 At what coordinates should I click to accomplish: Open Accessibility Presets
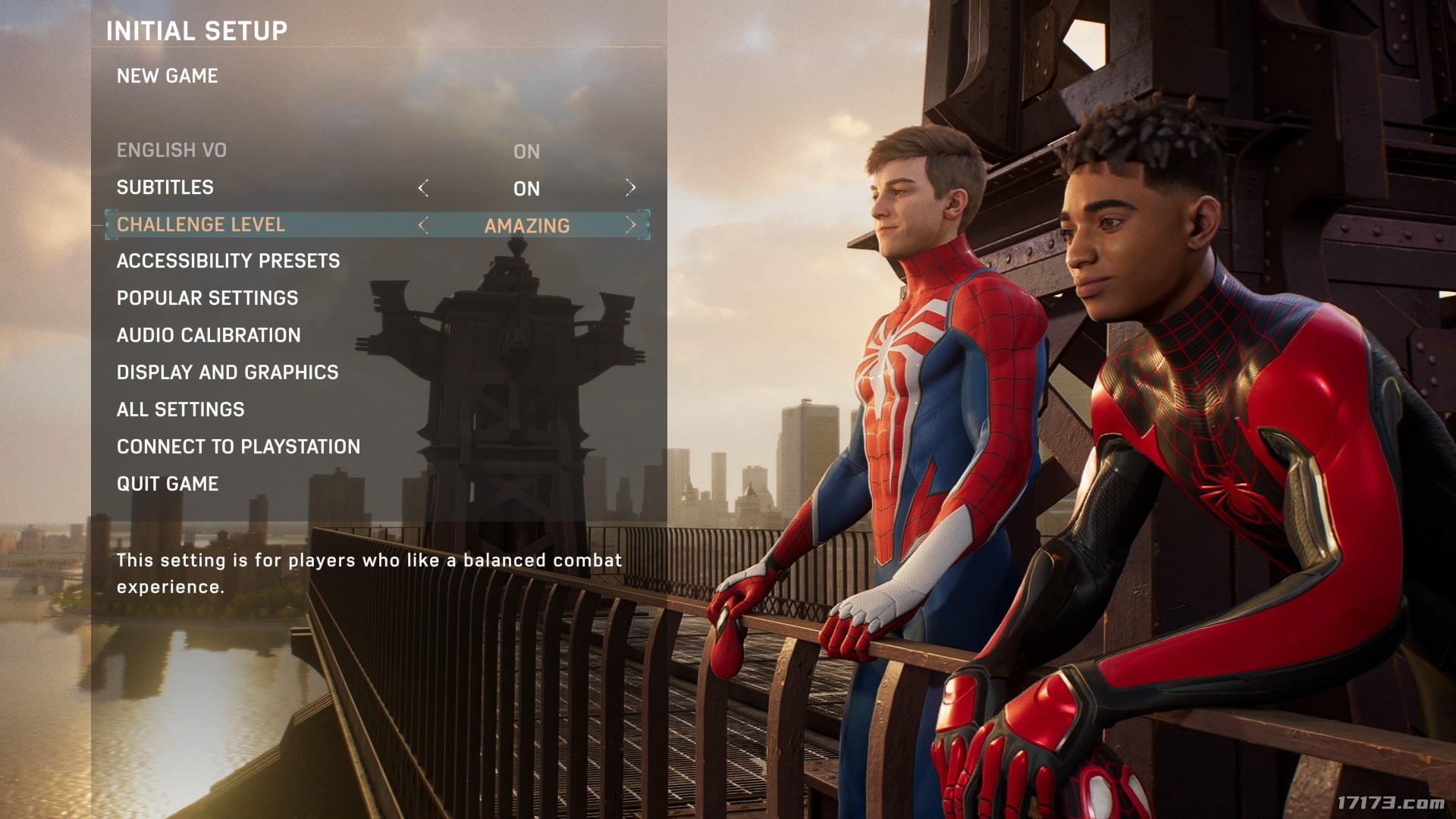pyautogui.click(x=228, y=261)
